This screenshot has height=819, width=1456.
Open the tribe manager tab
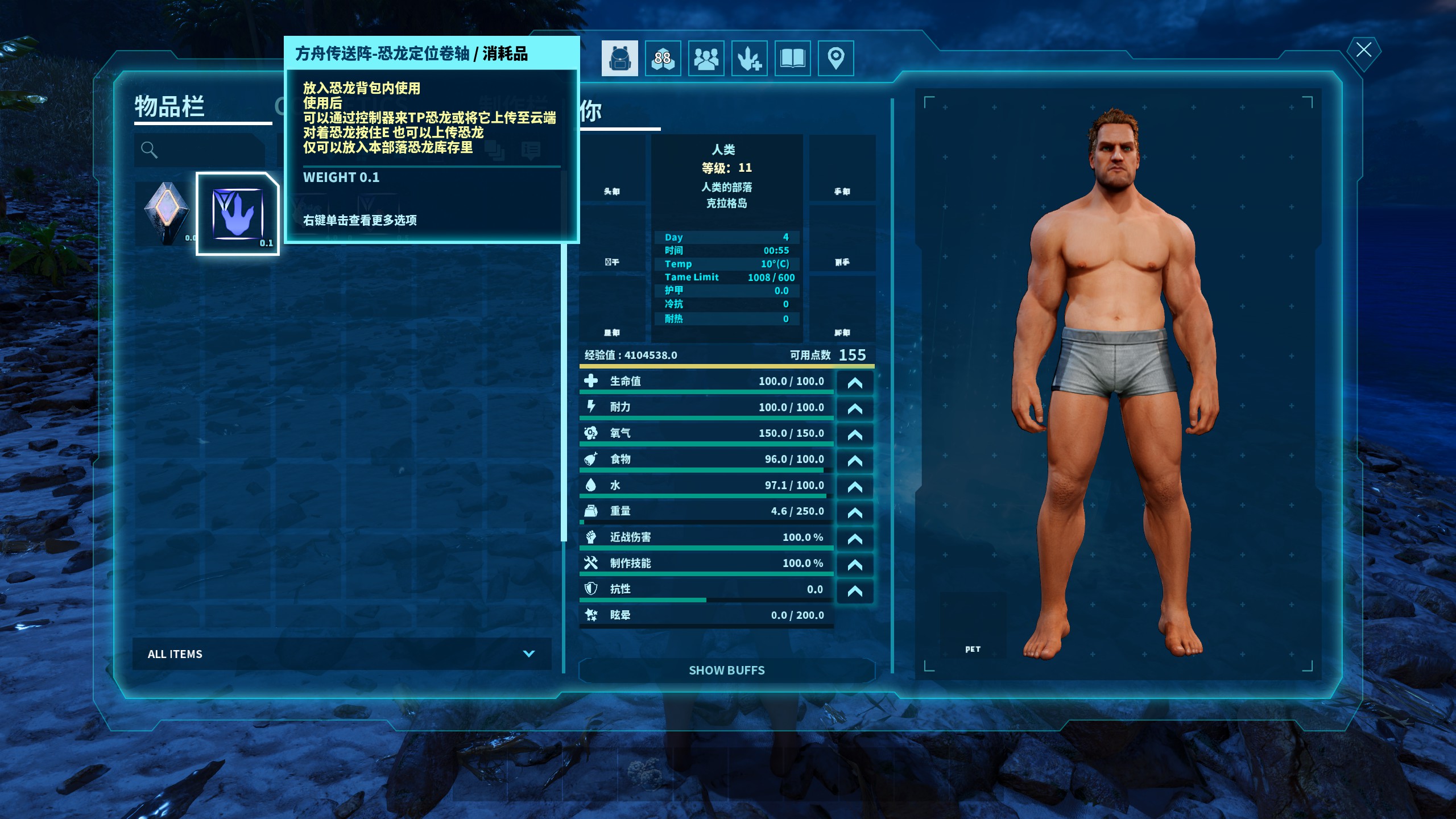point(706,58)
